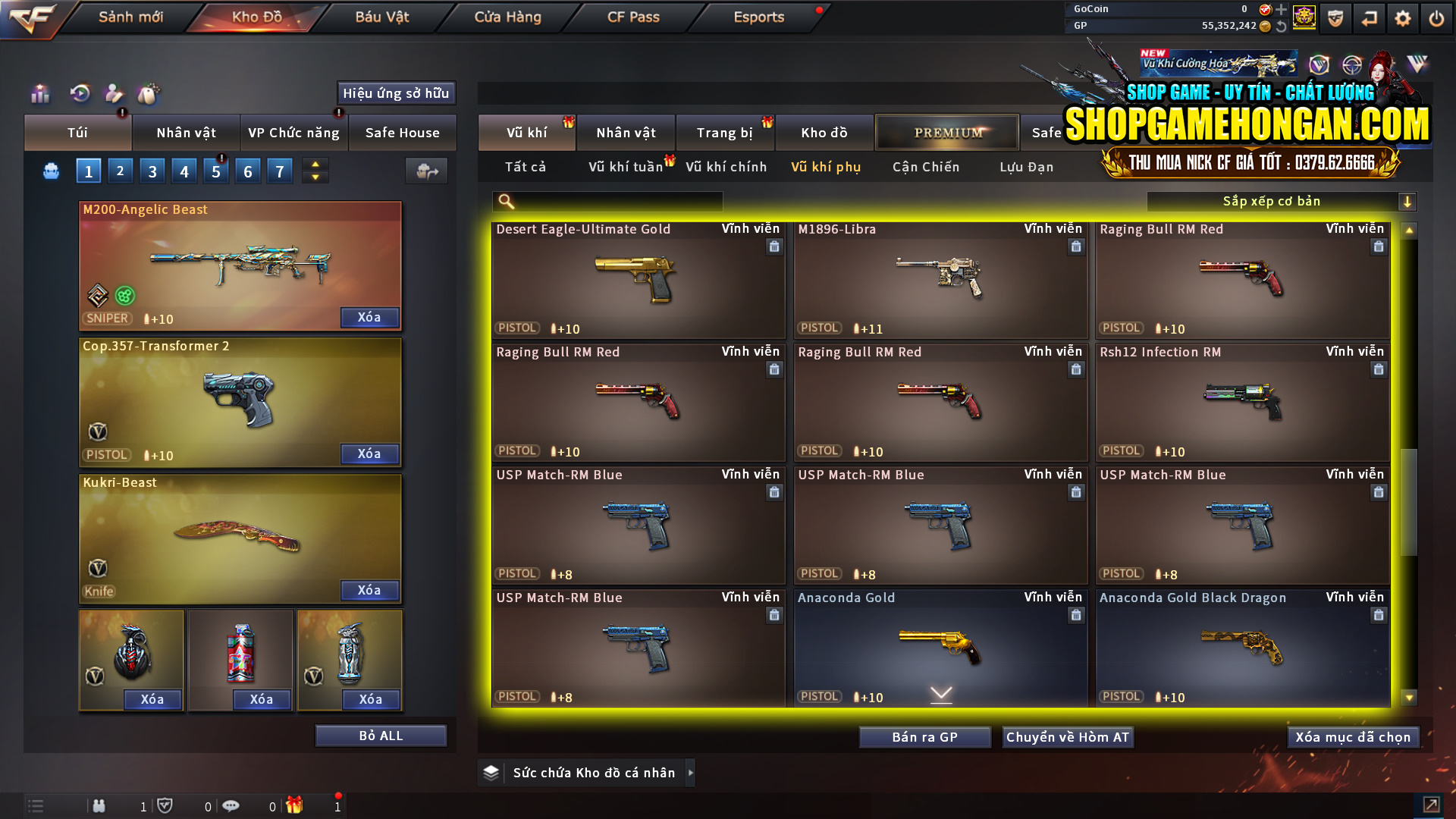This screenshot has height=819, width=1456.
Task: Select the Desert Eagle-Ultimate Gold item card
Action: [x=638, y=281]
